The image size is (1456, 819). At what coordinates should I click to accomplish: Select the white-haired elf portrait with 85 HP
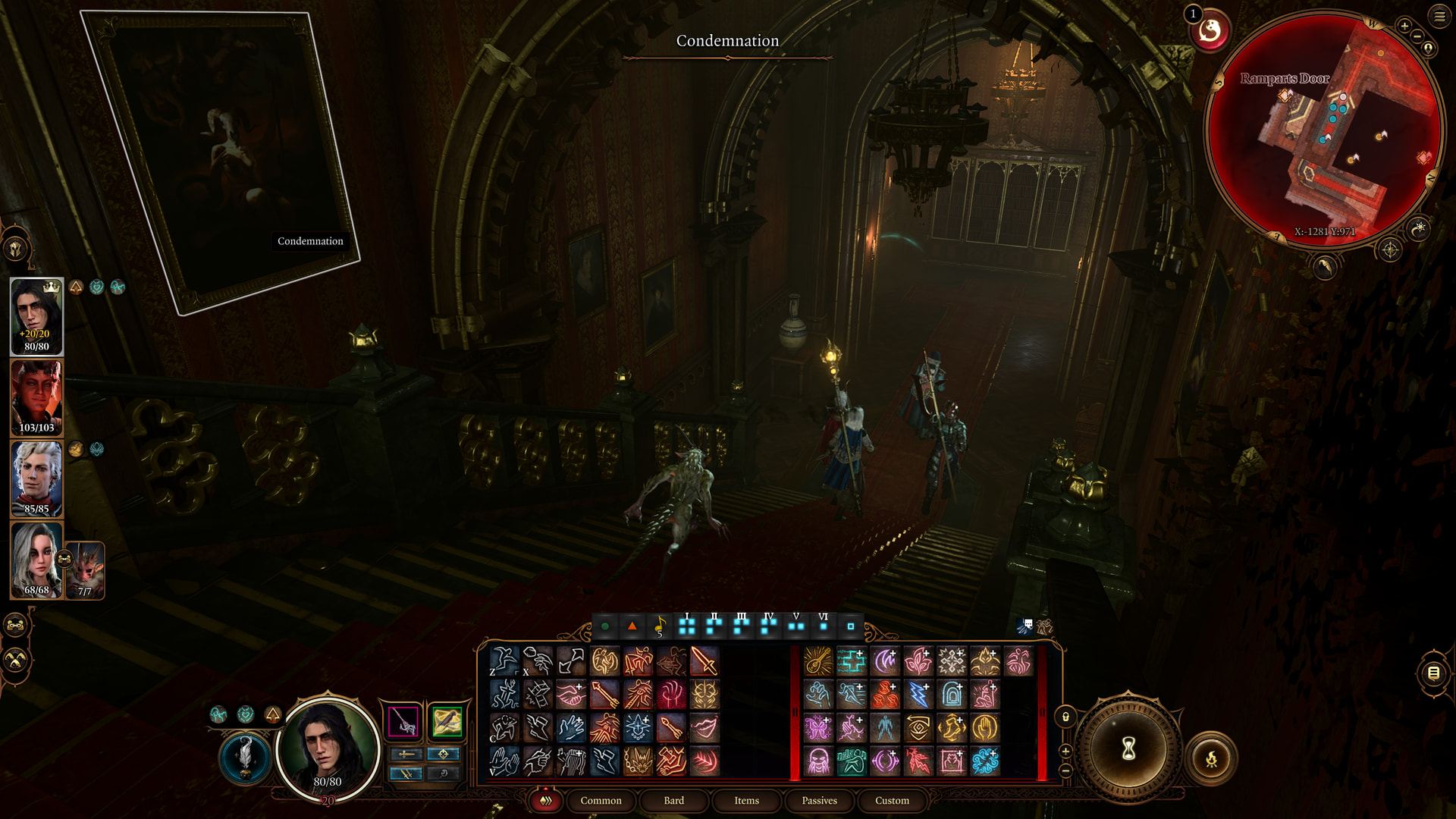pyautogui.click(x=36, y=479)
